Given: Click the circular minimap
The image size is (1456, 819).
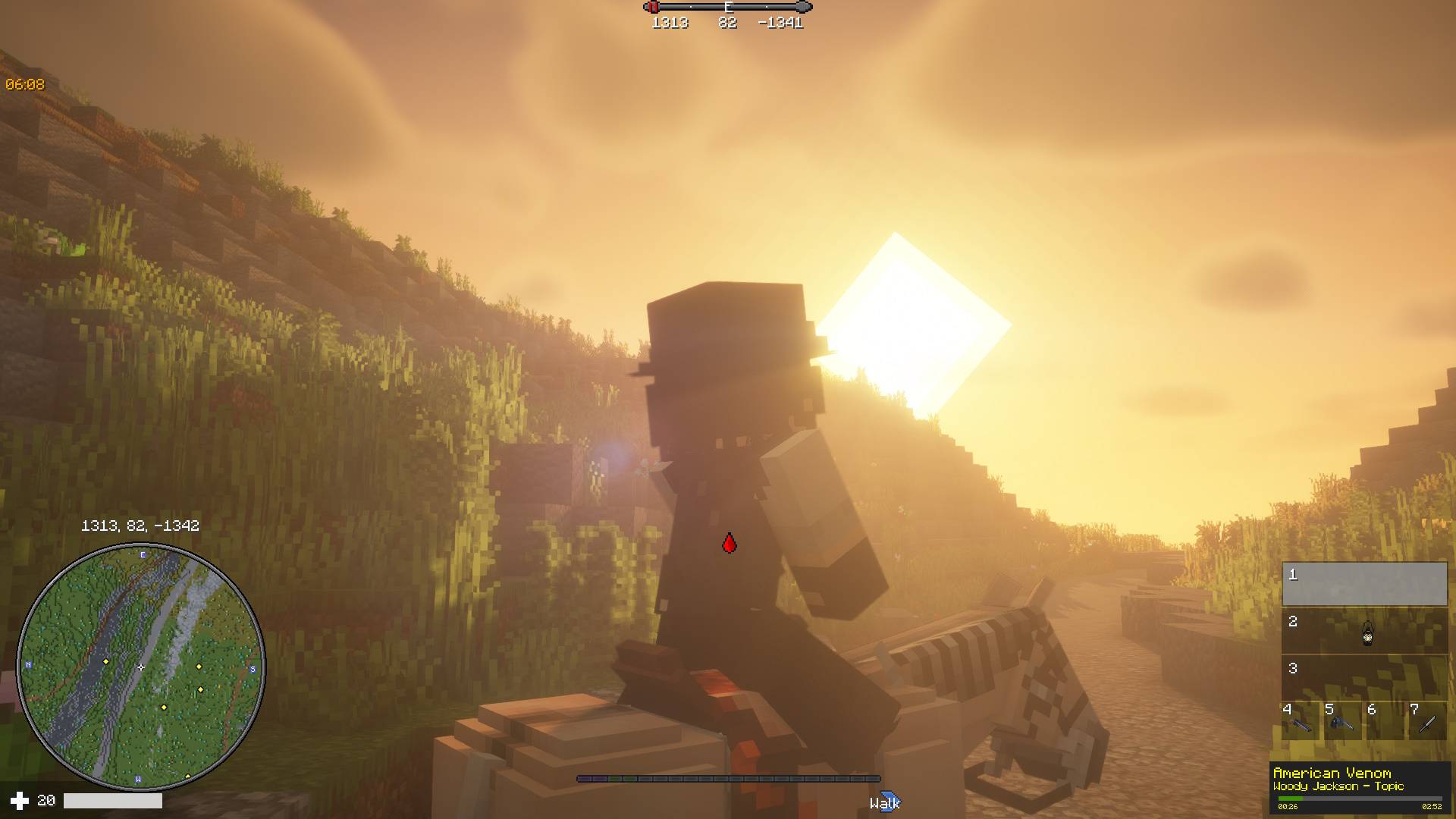Looking at the screenshot, I should (x=141, y=667).
